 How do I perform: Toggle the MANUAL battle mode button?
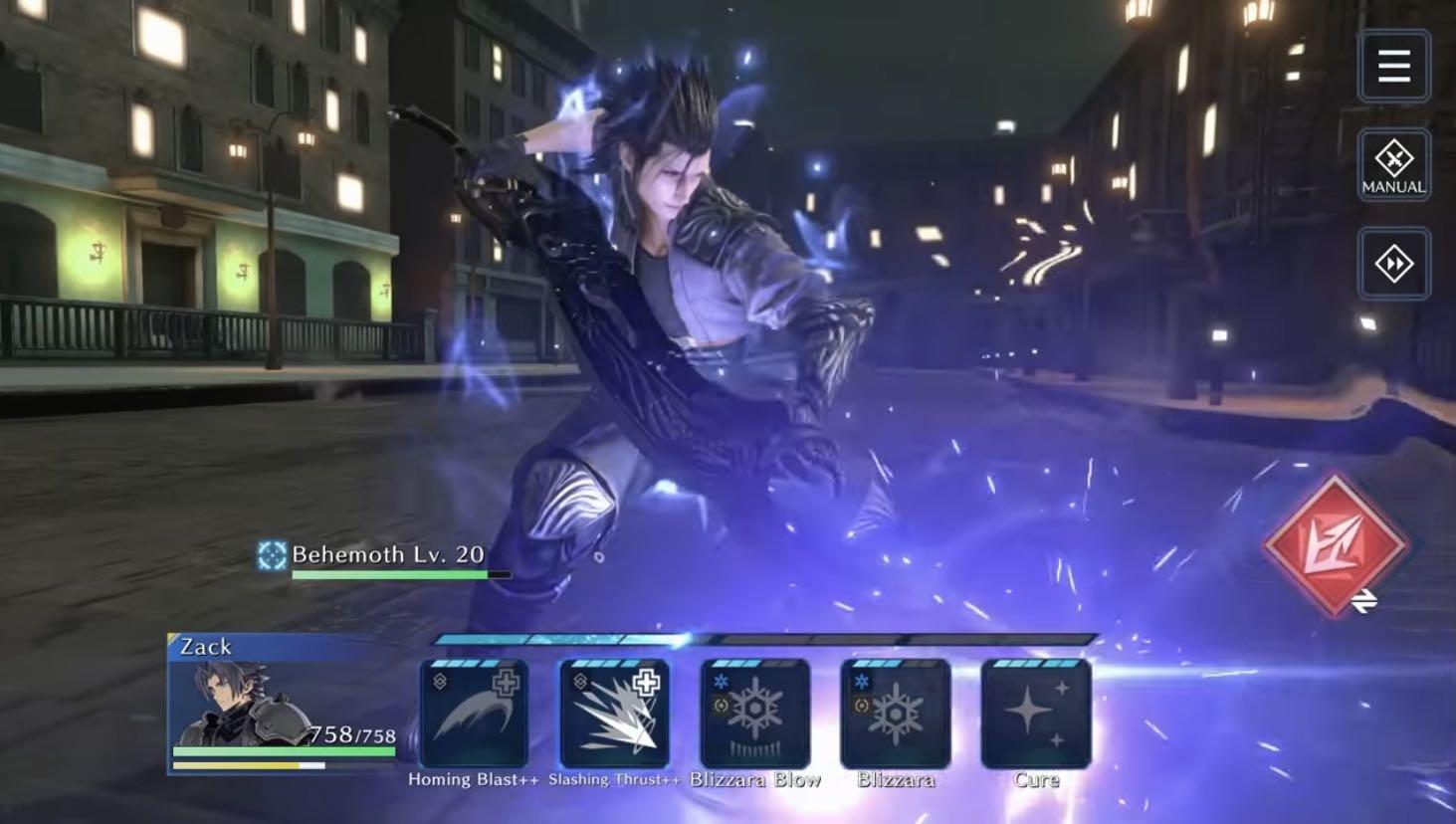(x=1393, y=165)
